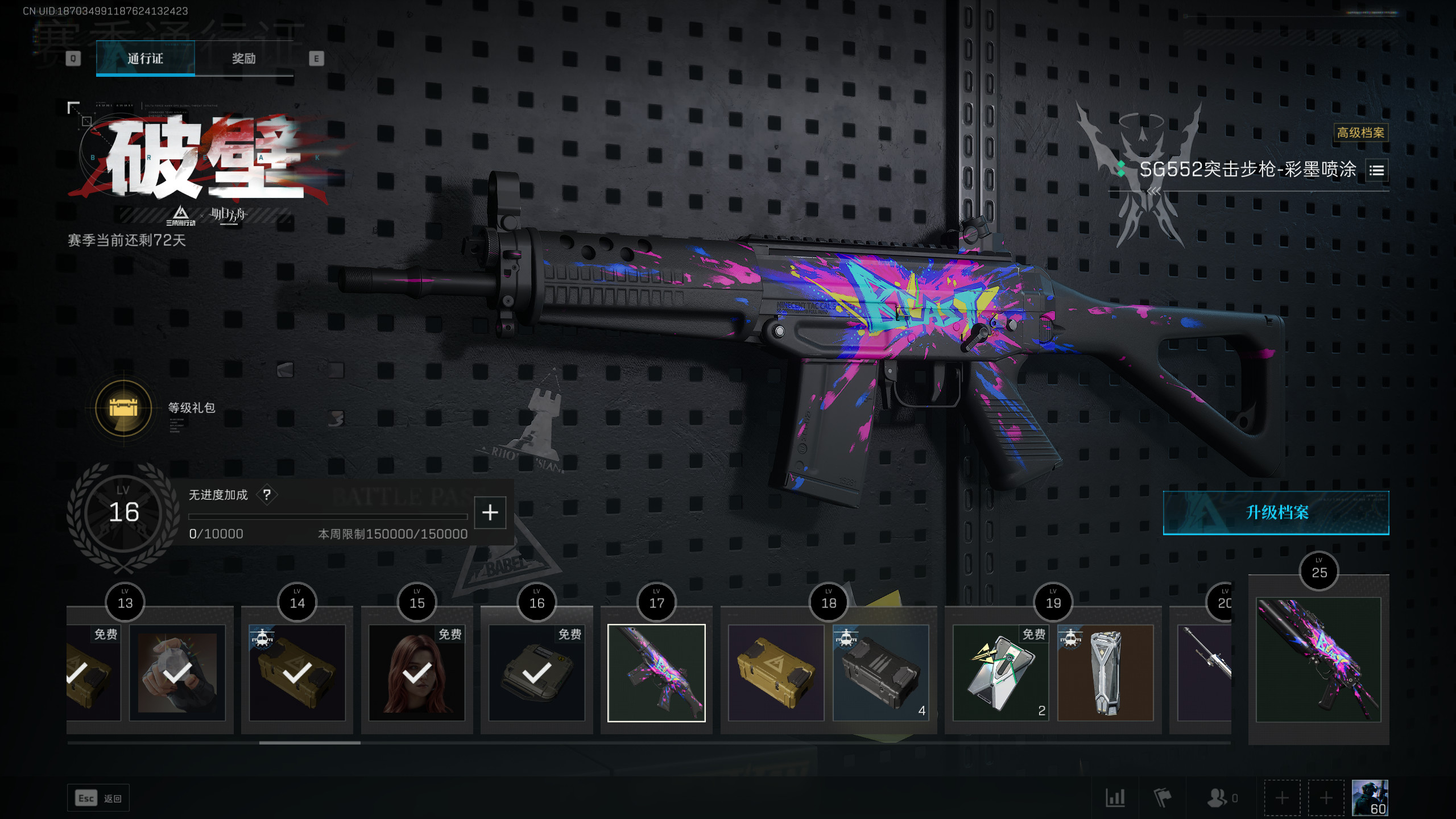The height and width of the screenshot is (819, 1456).
Task: Open the 奖励 rewards tab
Action: (x=244, y=59)
